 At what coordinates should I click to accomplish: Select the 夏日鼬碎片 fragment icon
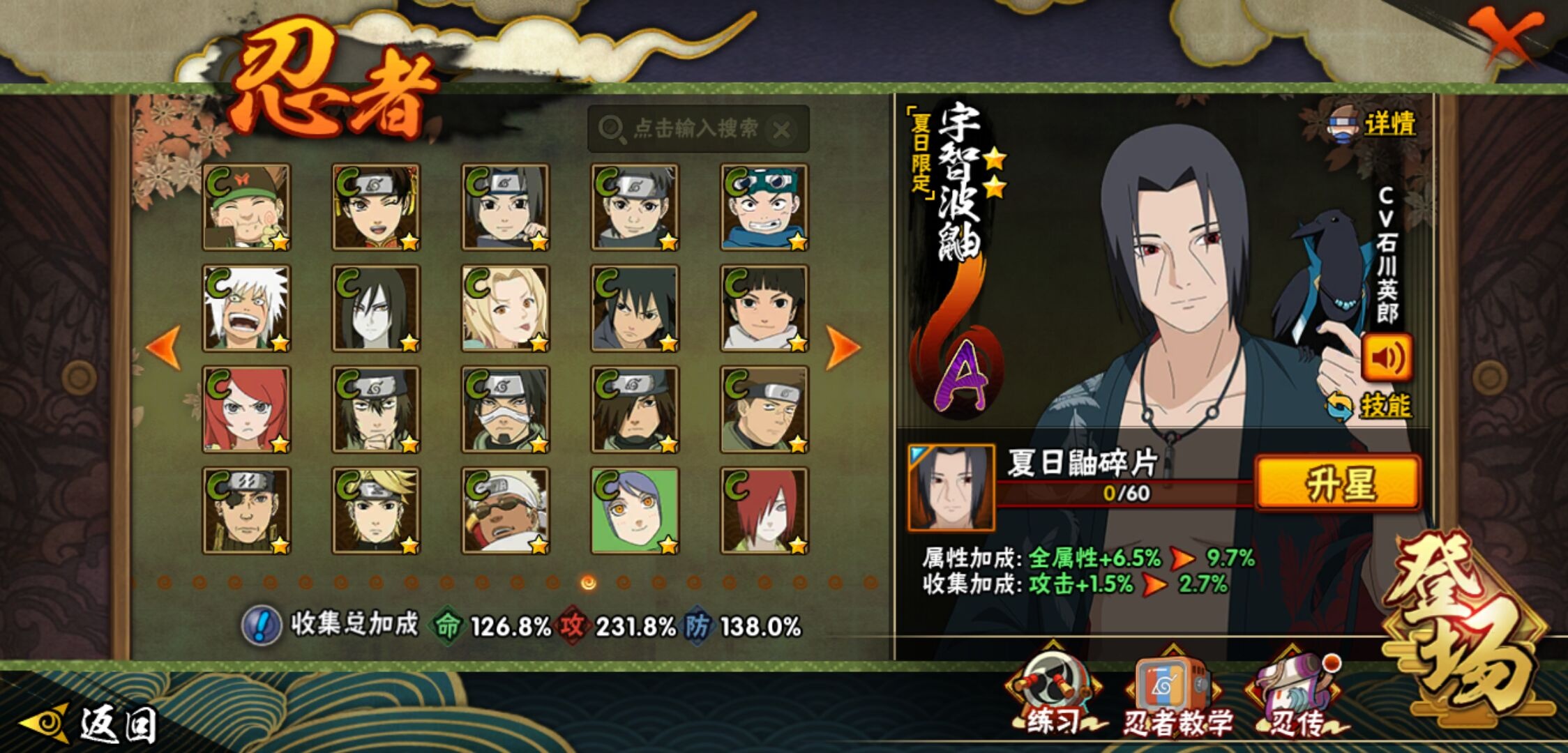coord(951,488)
